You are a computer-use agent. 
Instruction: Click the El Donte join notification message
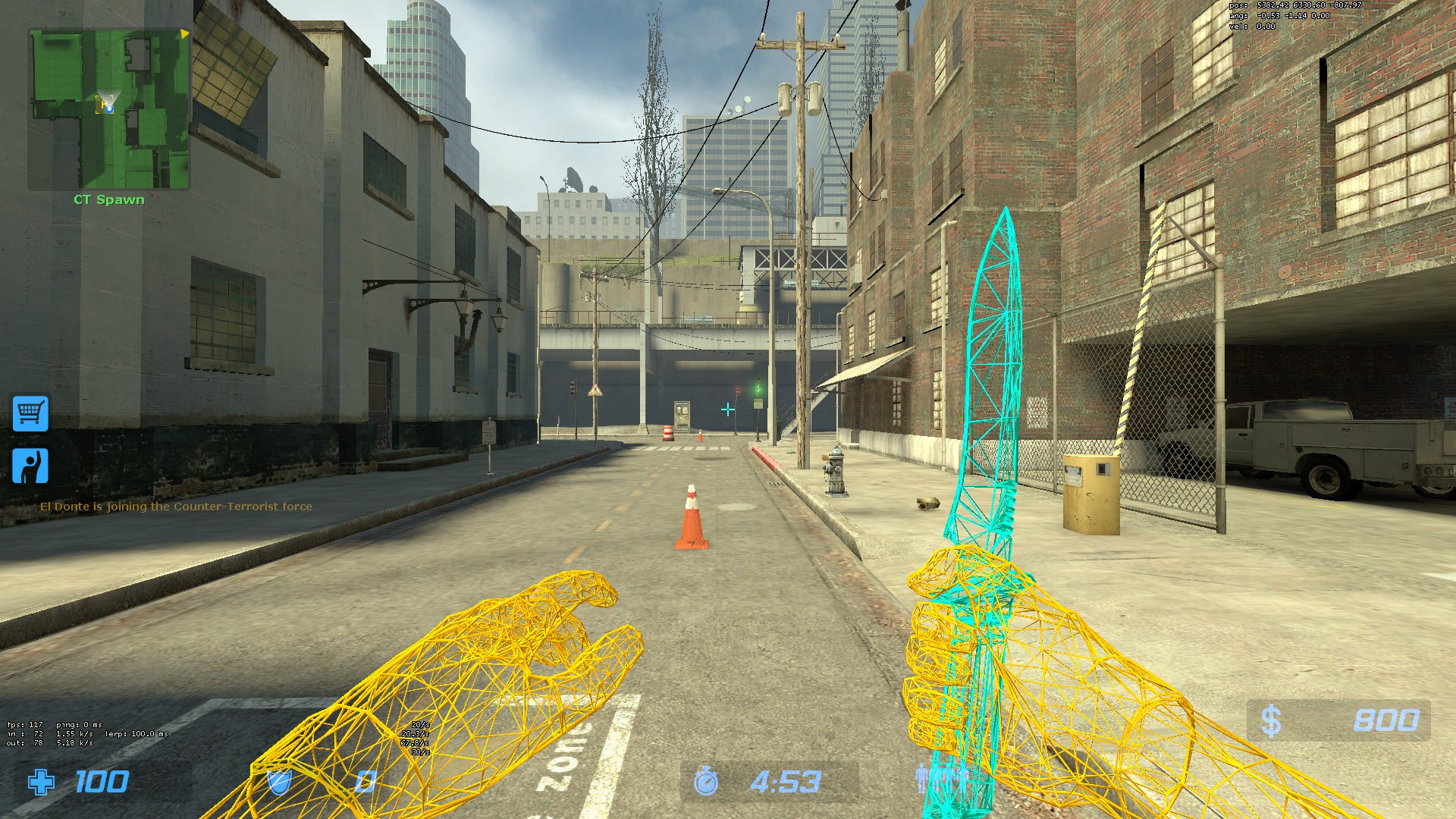click(176, 506)
